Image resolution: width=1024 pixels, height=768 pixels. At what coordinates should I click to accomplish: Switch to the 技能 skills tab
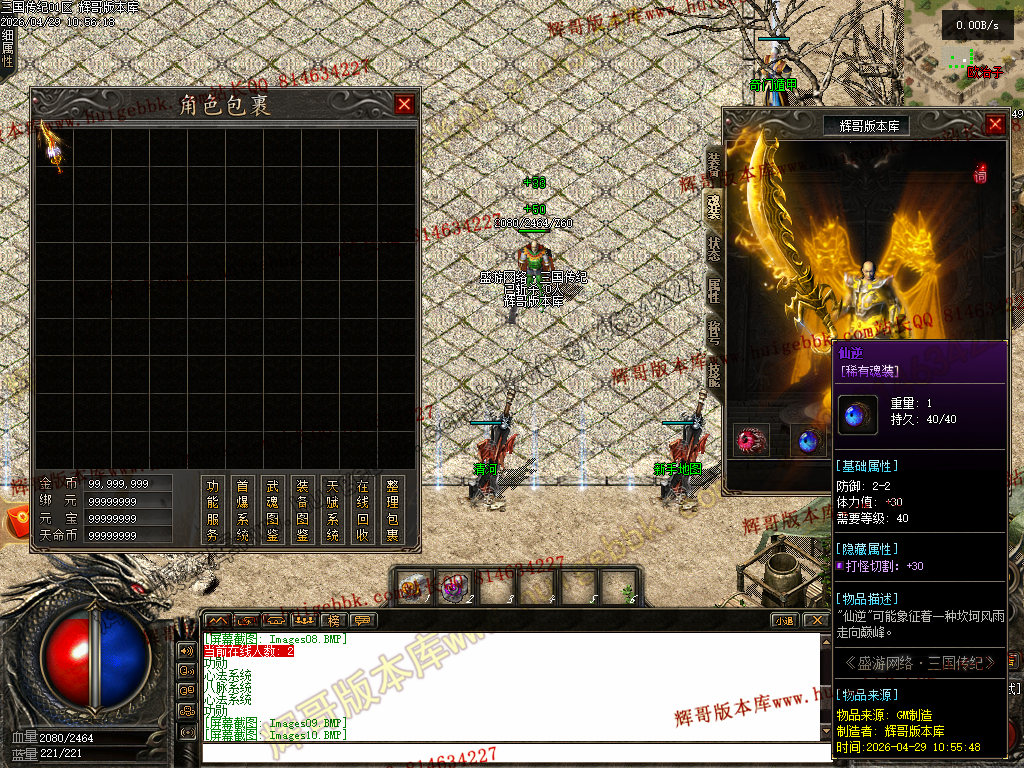(713, 373)
